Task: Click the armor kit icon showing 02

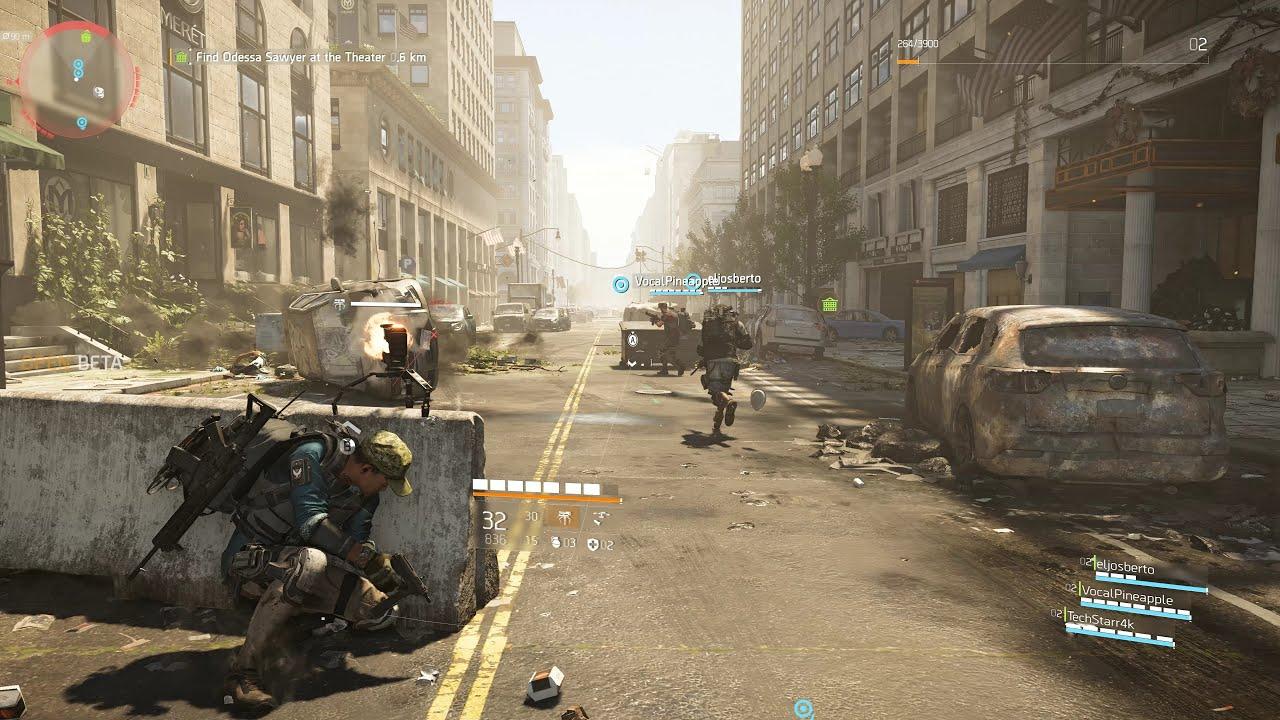Action: coord(594,543)
